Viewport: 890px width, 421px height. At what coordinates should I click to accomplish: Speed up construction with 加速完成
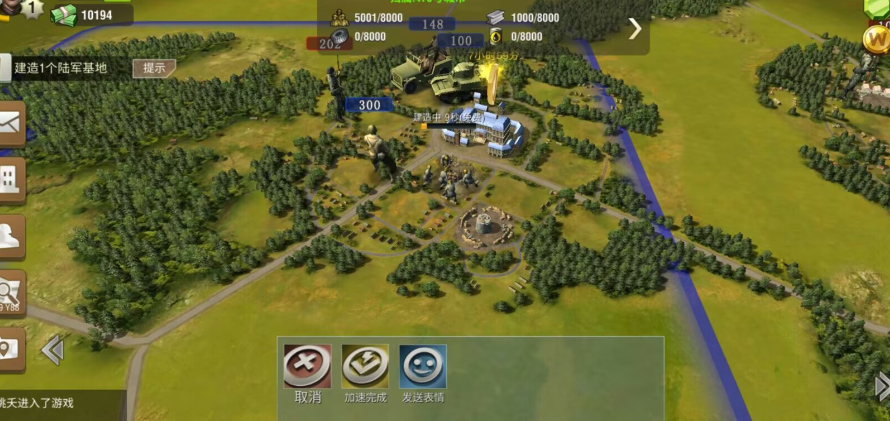tap(365, 366)
